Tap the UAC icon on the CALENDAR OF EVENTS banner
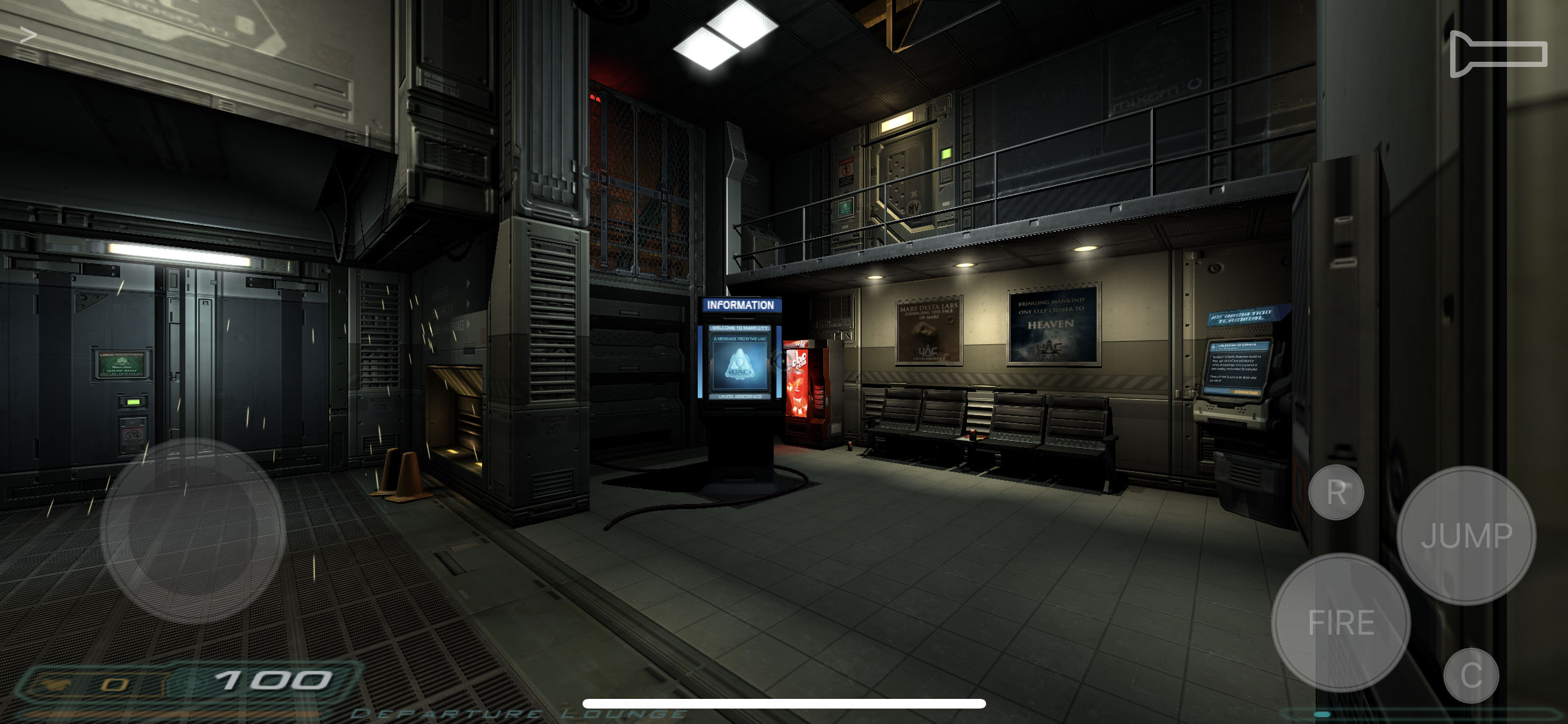1568x724 pixels. point(1213,346)
